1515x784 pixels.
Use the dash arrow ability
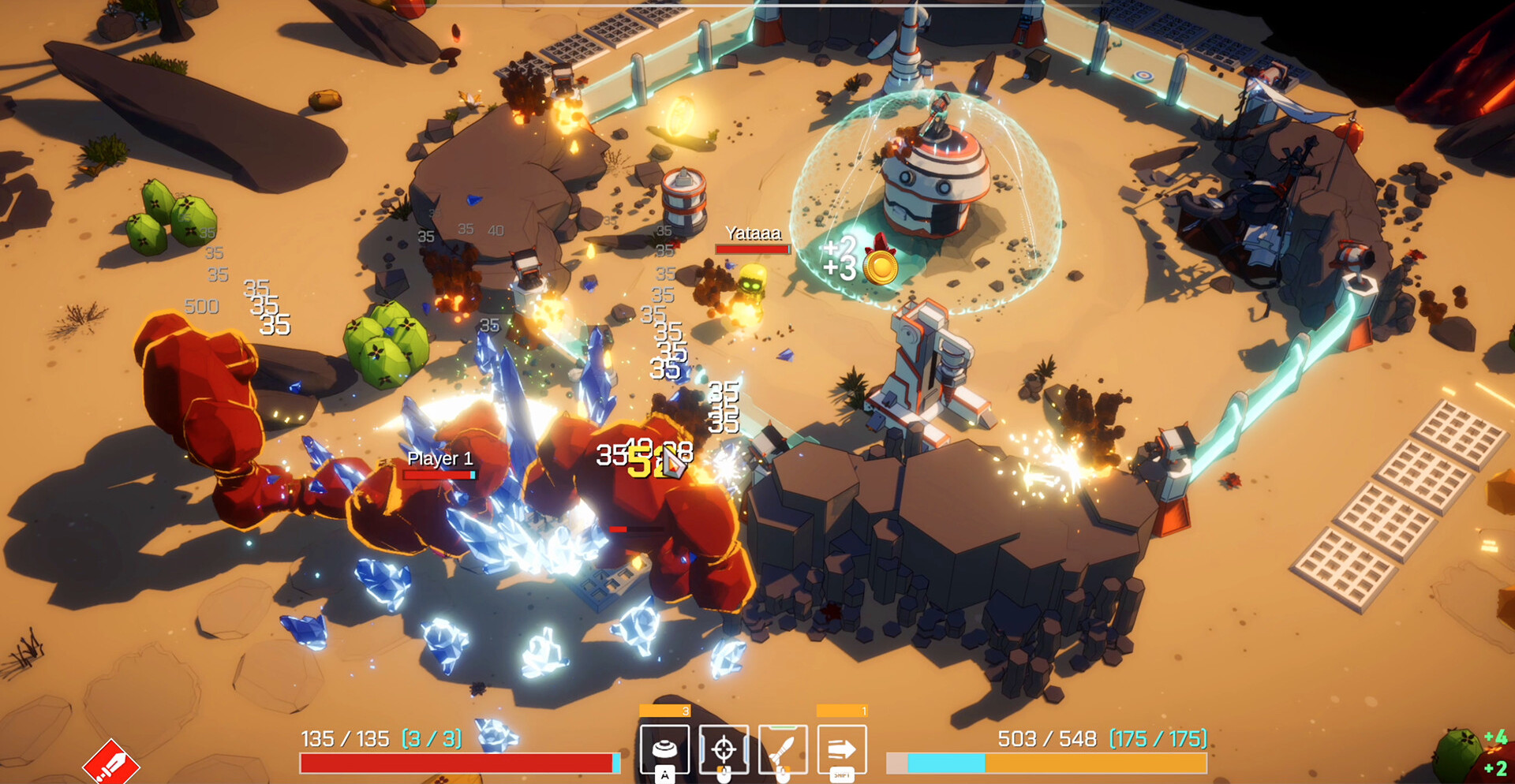click(x=842, y=749)
